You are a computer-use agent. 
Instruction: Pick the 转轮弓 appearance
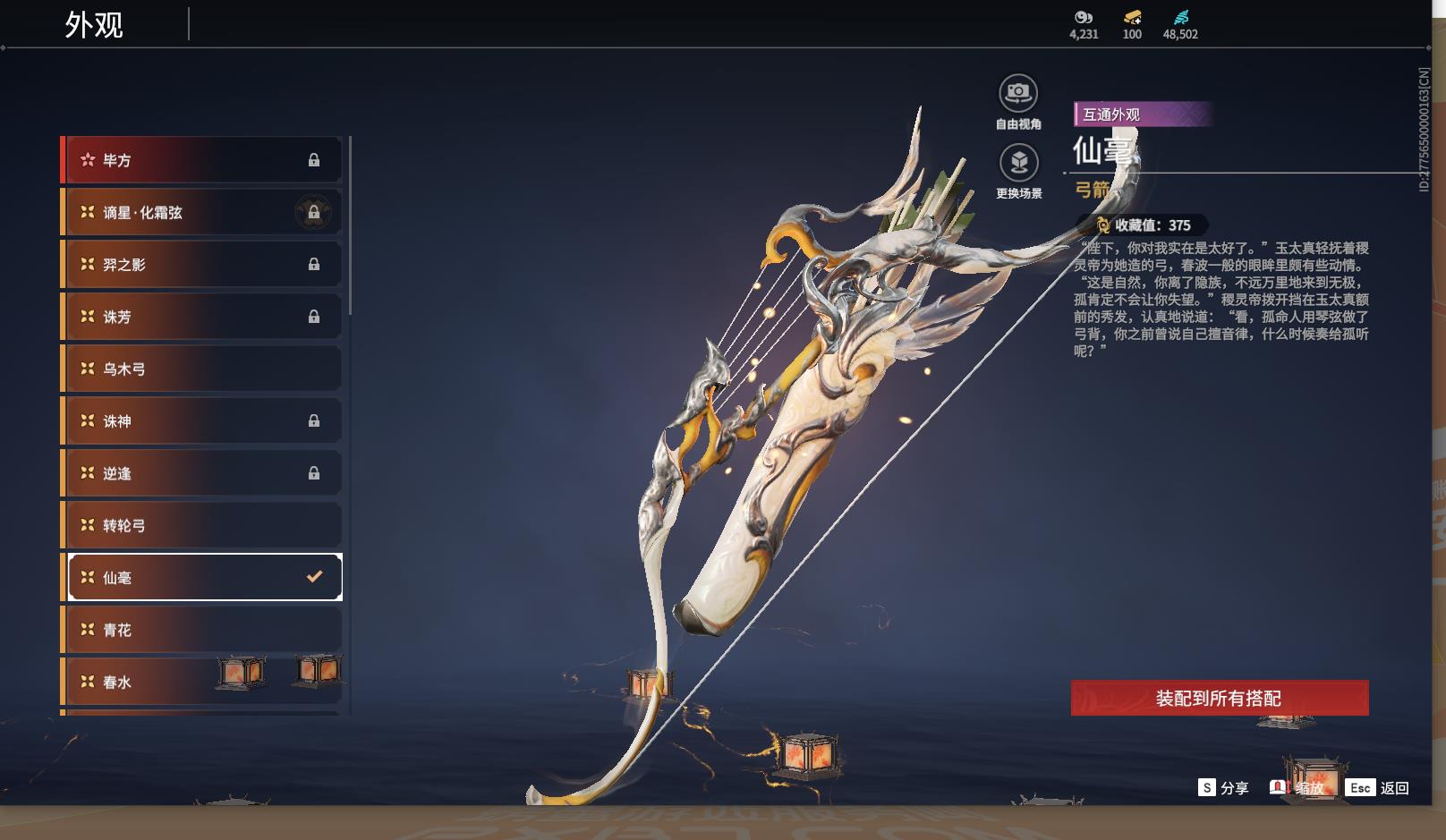click(201, 525)
